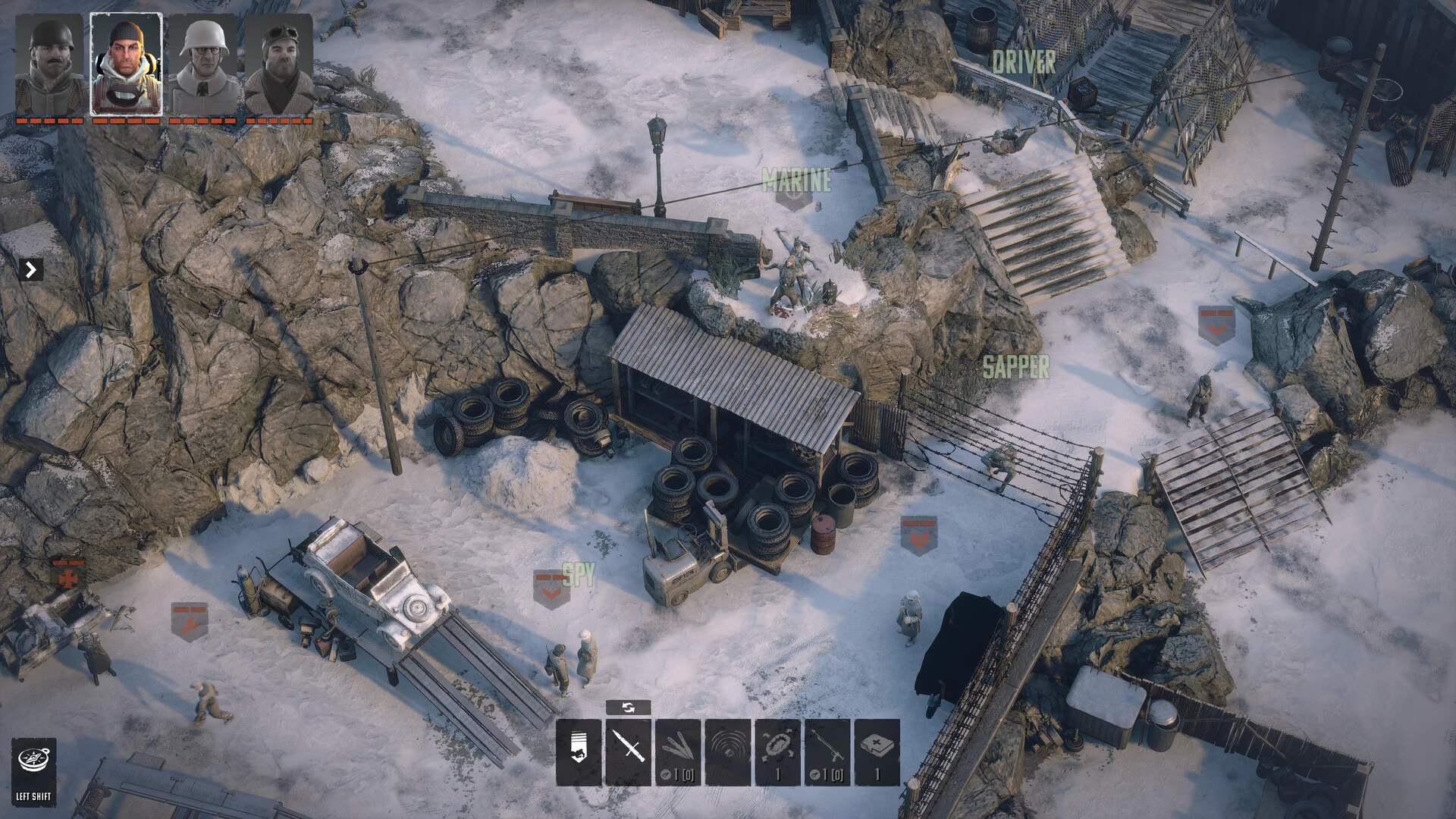The image size is (1456, 819).
Task: Click the swap arrows button above the knife
Action: point(628,708)
